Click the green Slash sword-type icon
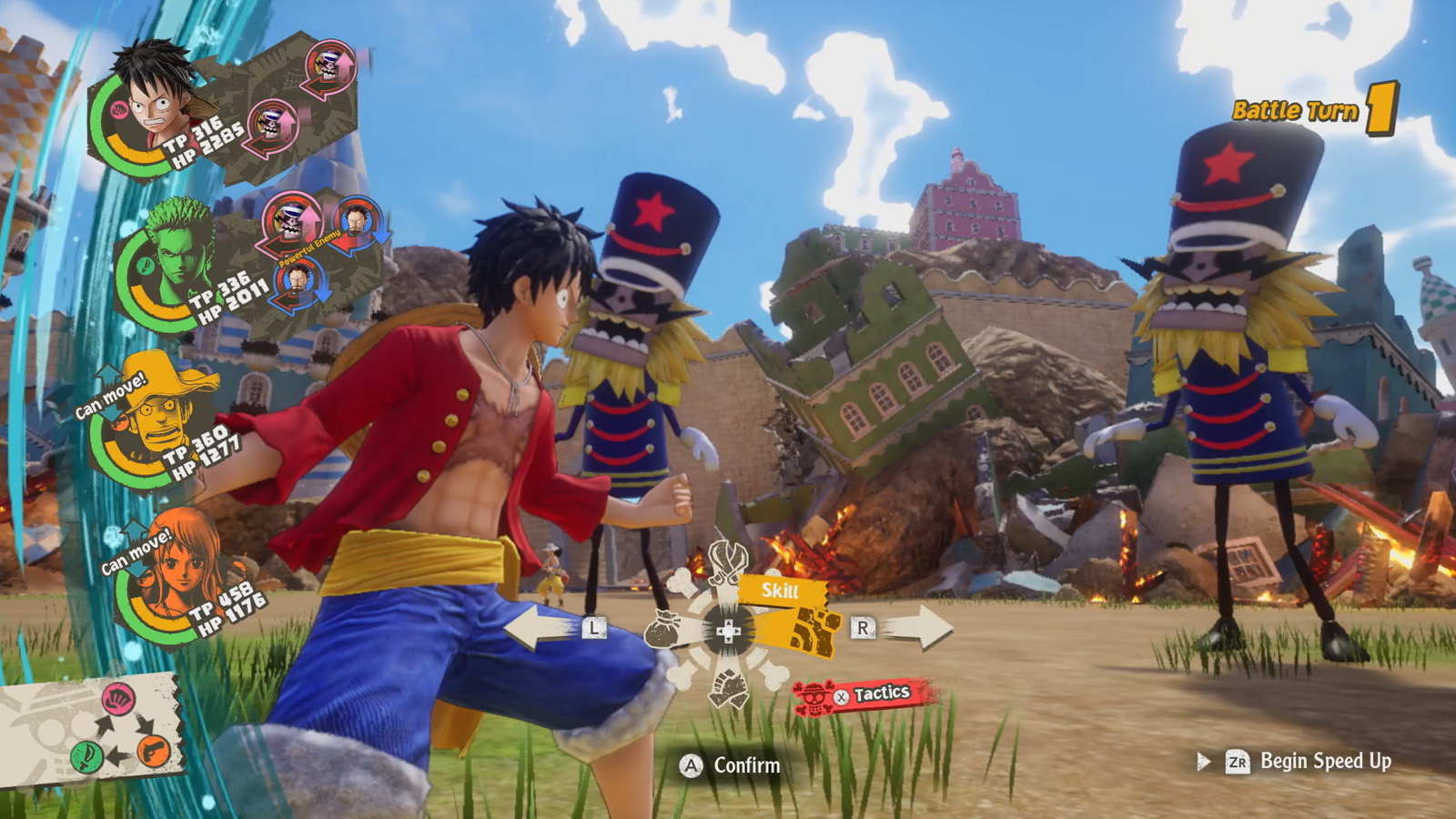This screenshot has width=1456, height=819. click(x=86, y=756)
